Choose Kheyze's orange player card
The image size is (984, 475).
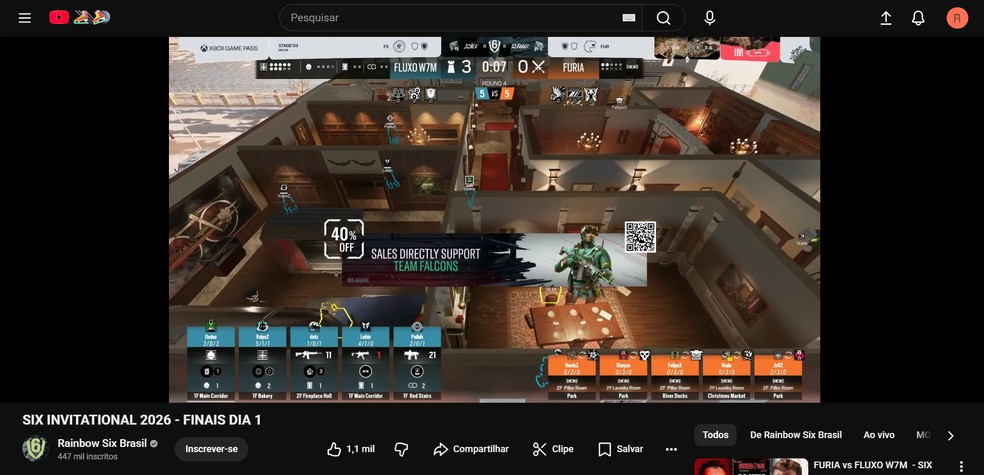point(623,377)
